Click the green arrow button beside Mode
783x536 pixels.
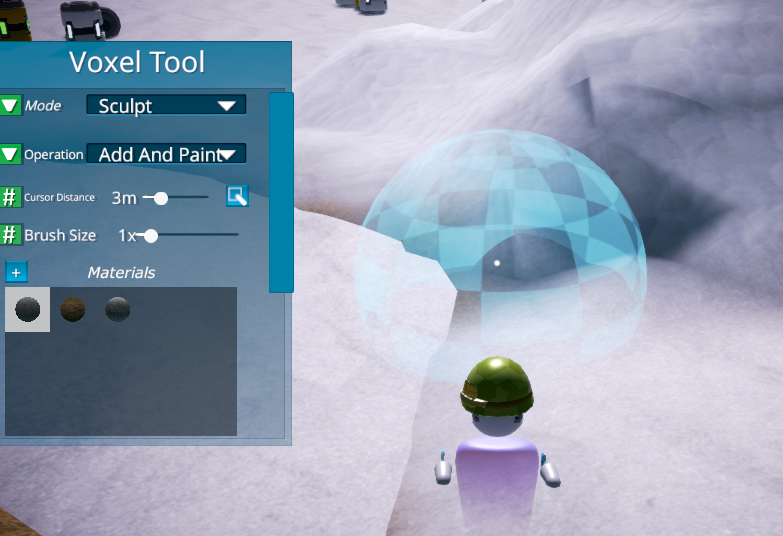[10, 105]
